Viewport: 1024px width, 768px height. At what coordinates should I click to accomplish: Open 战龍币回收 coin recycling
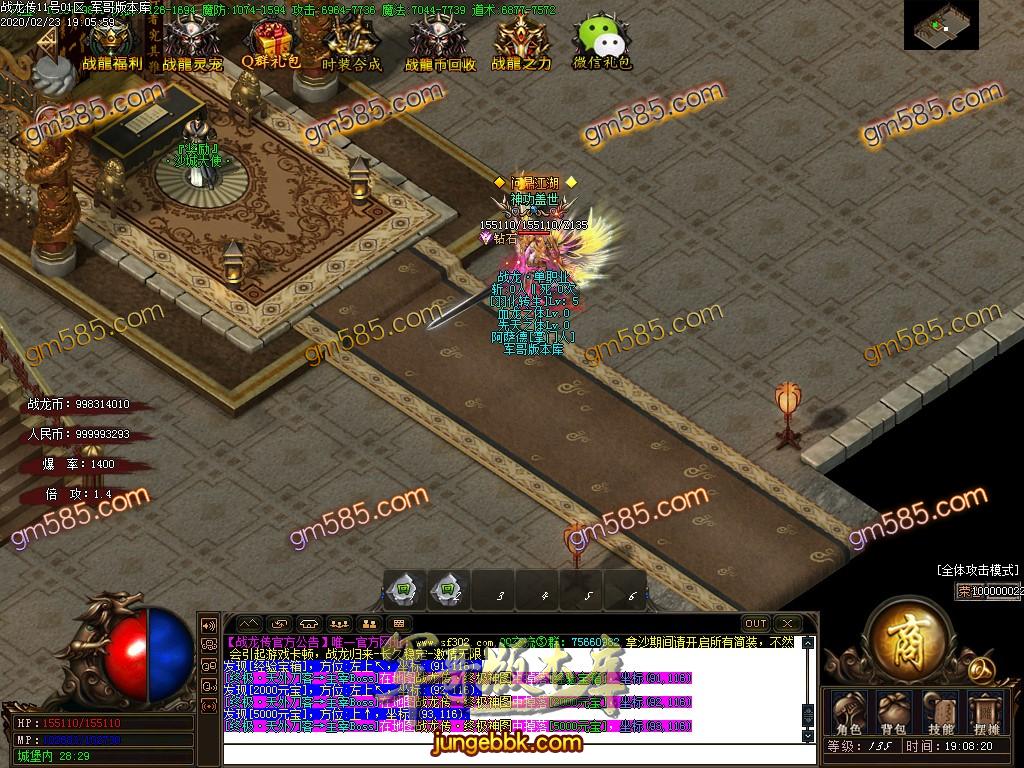(x=439, y=45)
